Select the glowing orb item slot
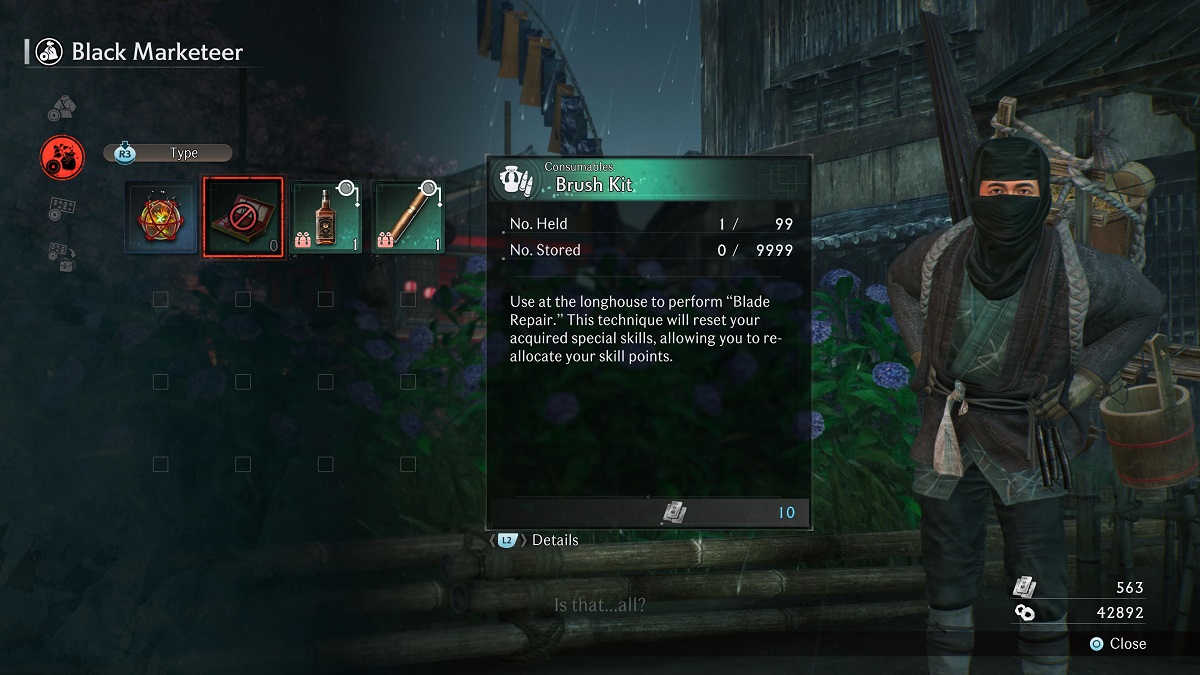1200x675 pixels. [x=161, y=217]
